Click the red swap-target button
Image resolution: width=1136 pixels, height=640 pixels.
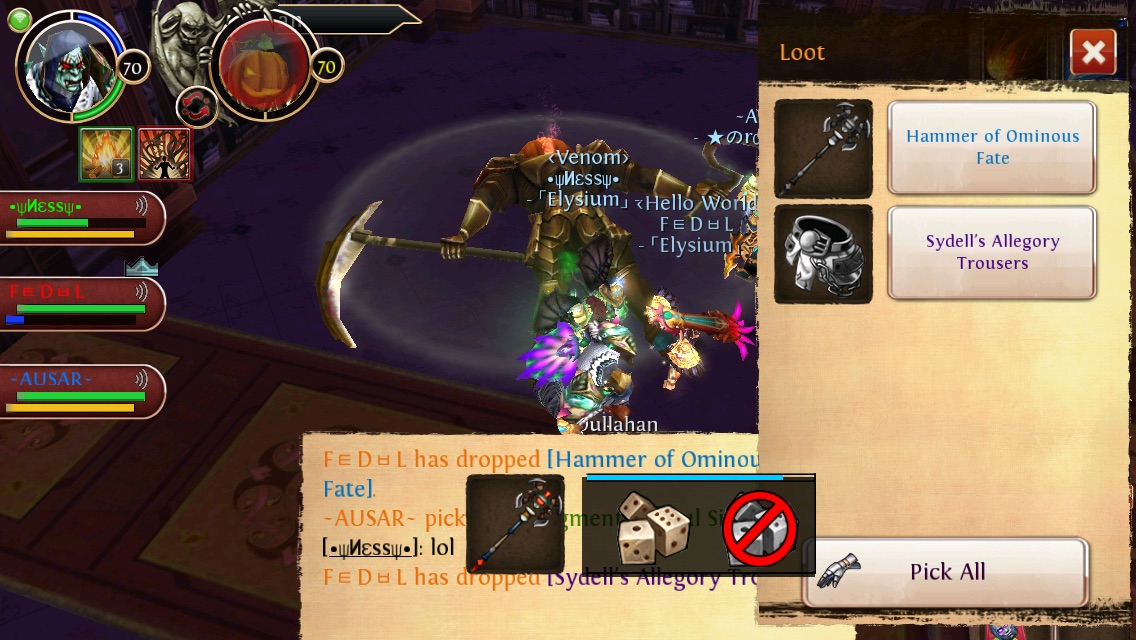pos(197,108)
